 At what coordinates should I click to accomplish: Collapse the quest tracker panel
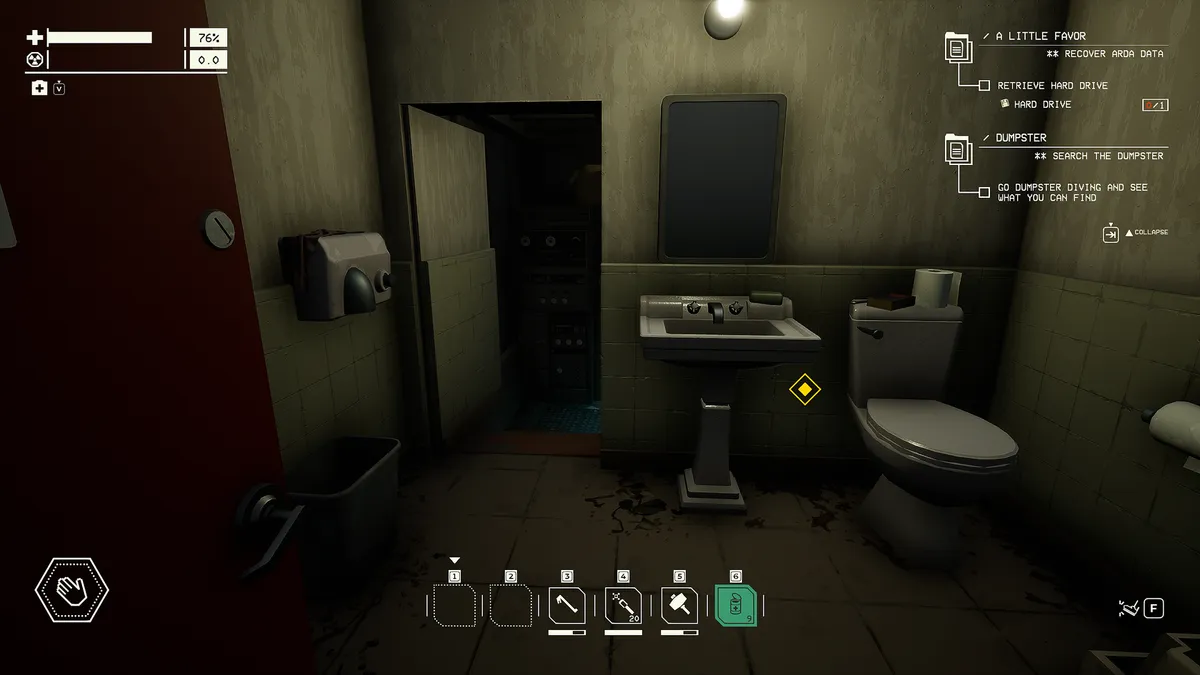tap(1111, 233)
